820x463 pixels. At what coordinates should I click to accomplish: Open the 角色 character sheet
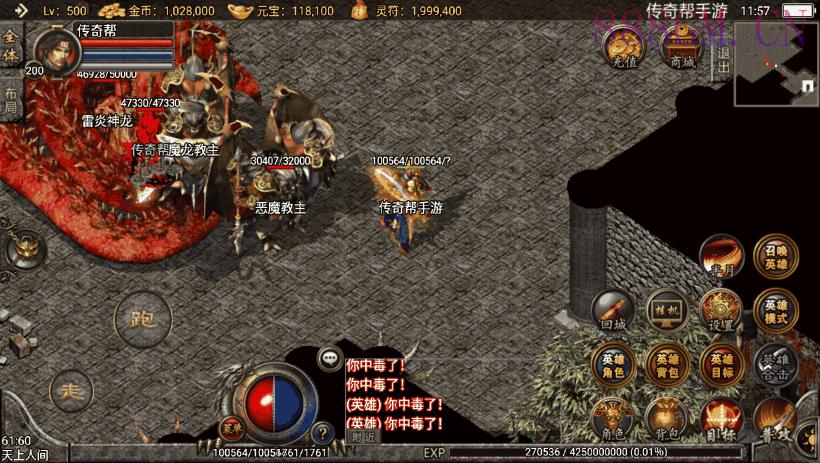click(x=613, y=418)
